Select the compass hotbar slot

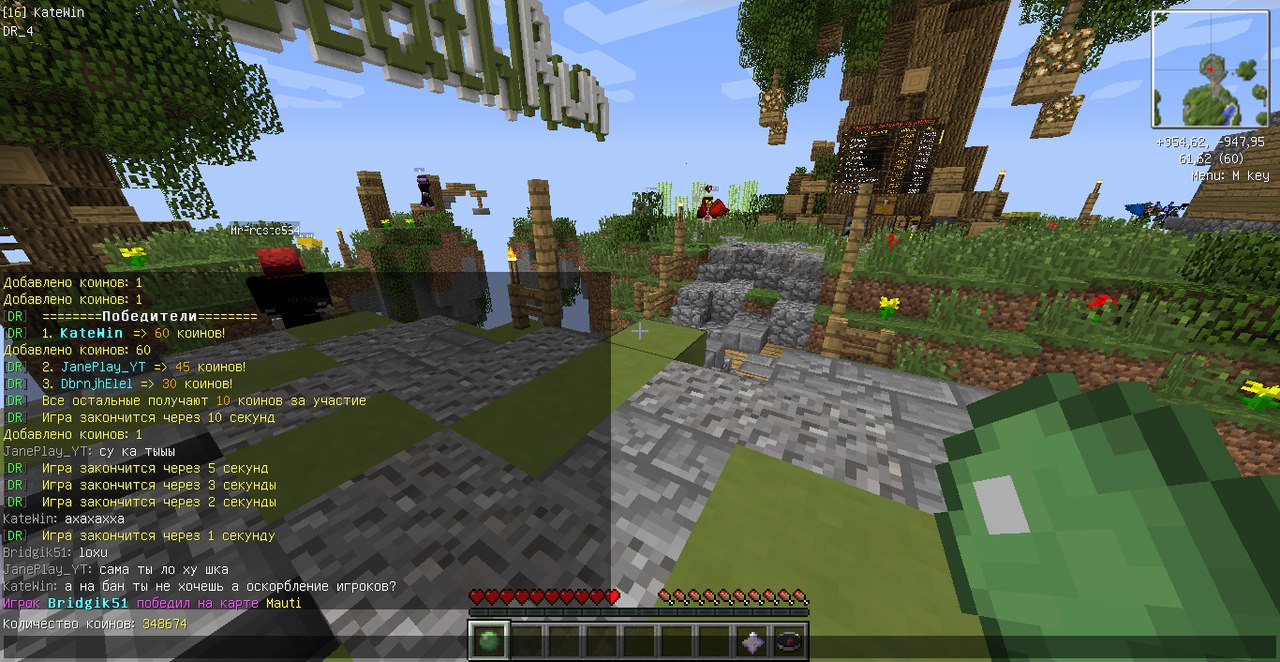coord(790,641)
